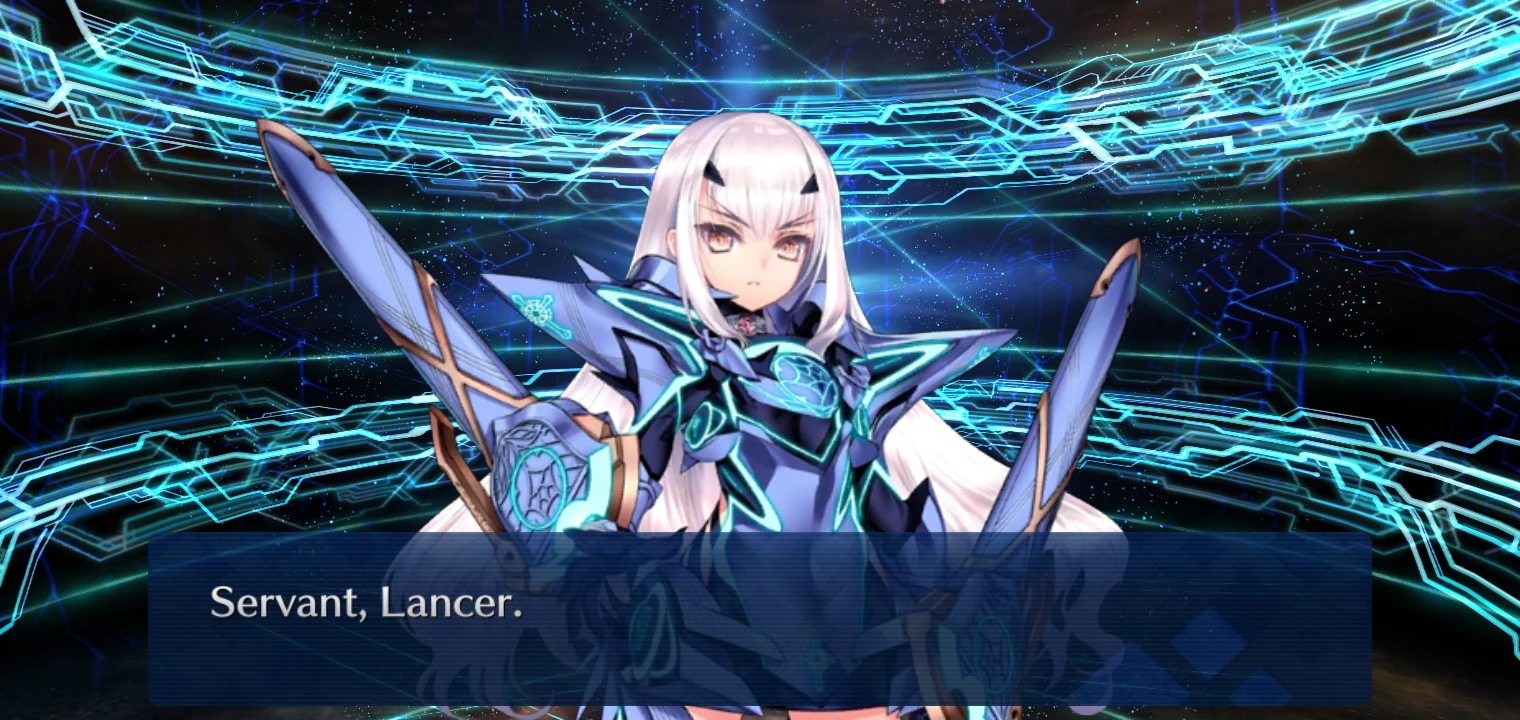1520x720 pixels.
Task: Tap the bottom of the screen below the dialogue
Action: coord(760,712)
